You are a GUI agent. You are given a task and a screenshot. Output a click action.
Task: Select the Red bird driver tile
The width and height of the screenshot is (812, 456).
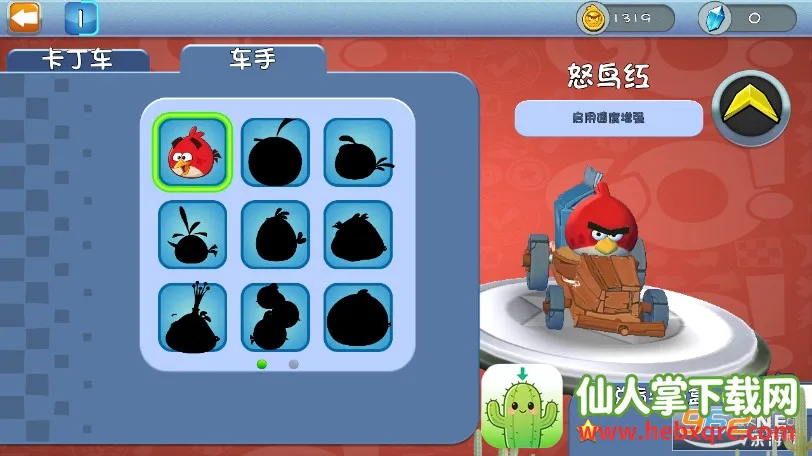pyautogui.click(x=193, y=152)
